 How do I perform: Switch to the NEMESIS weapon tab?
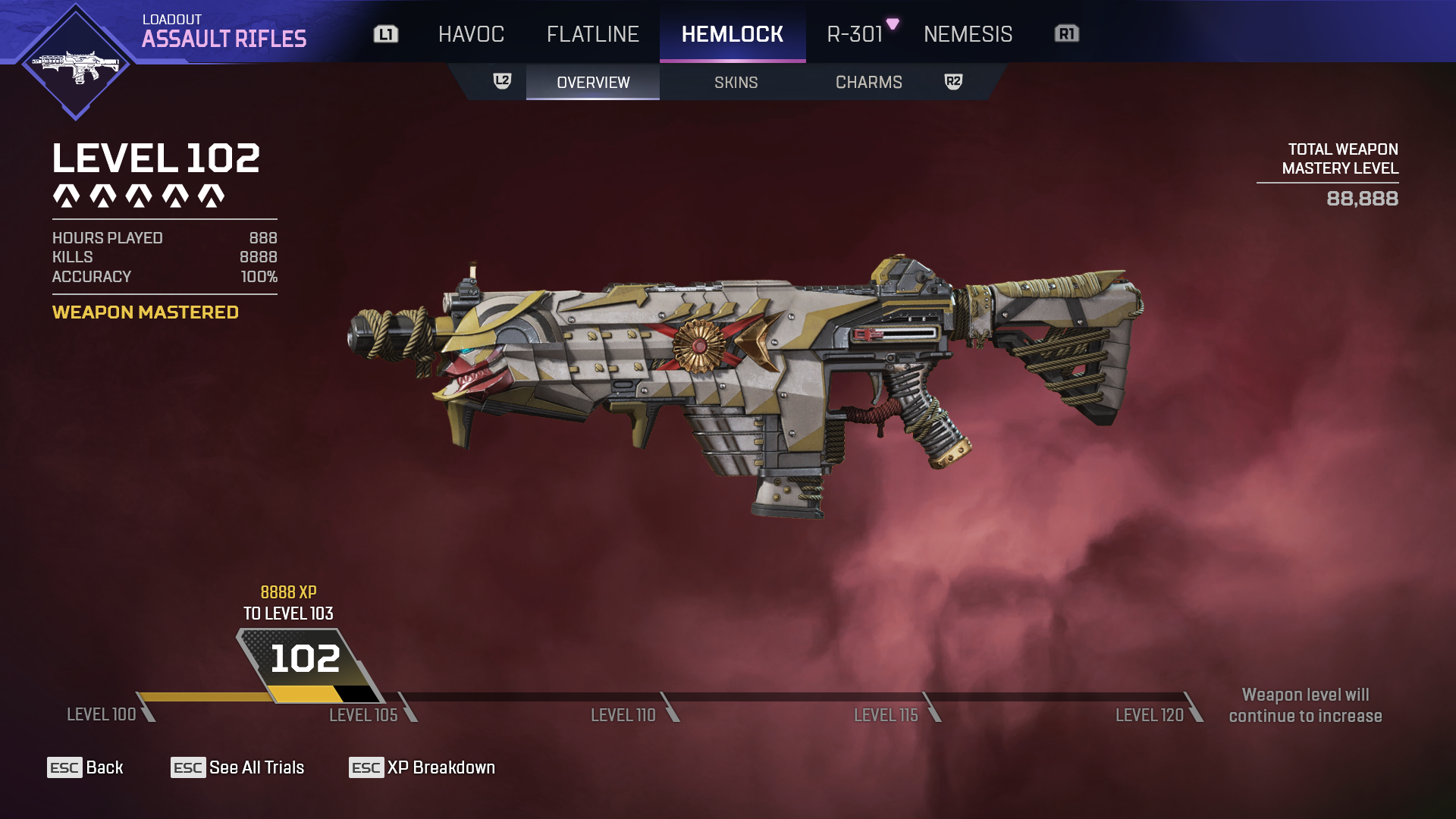point(968,34)
